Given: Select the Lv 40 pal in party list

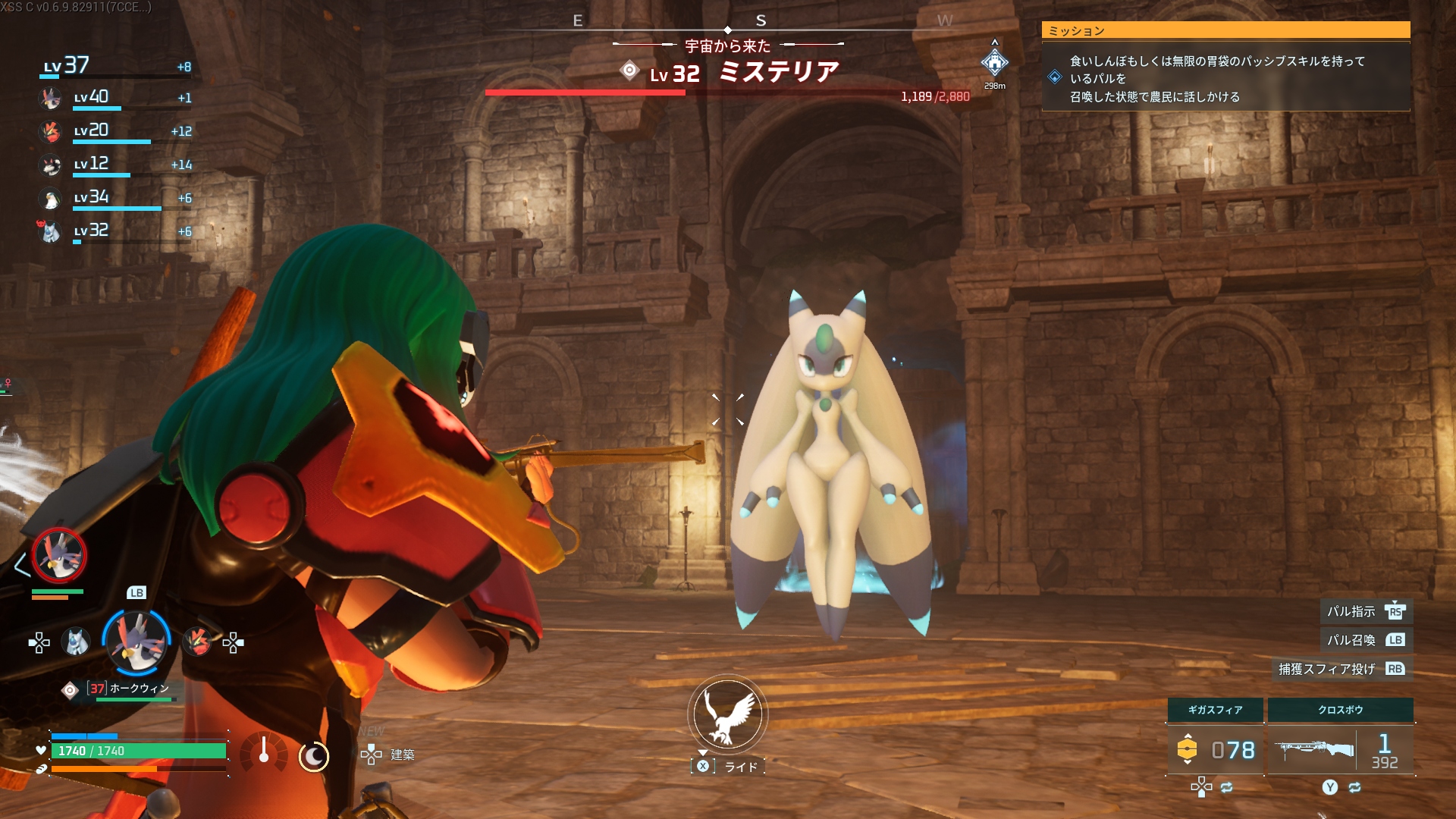Looking at the screenshot, I should (x=114, y=98).
